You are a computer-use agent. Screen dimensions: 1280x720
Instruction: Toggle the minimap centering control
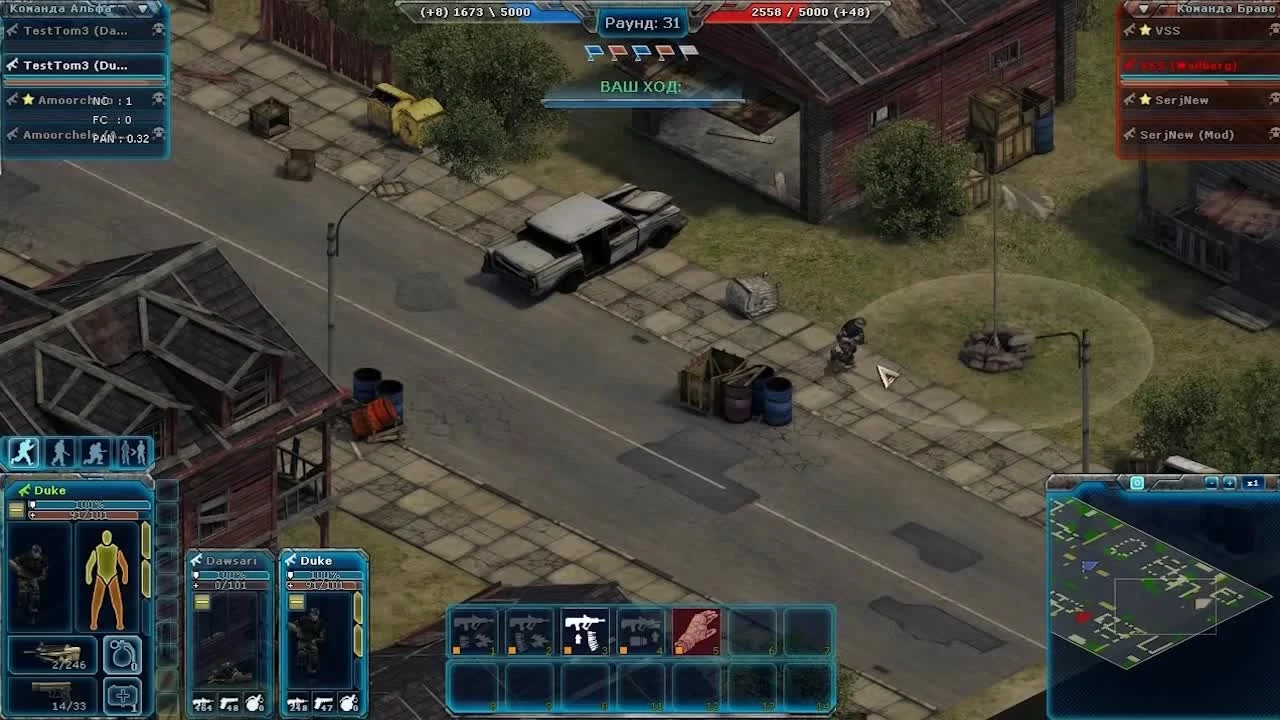(1137, 482)
